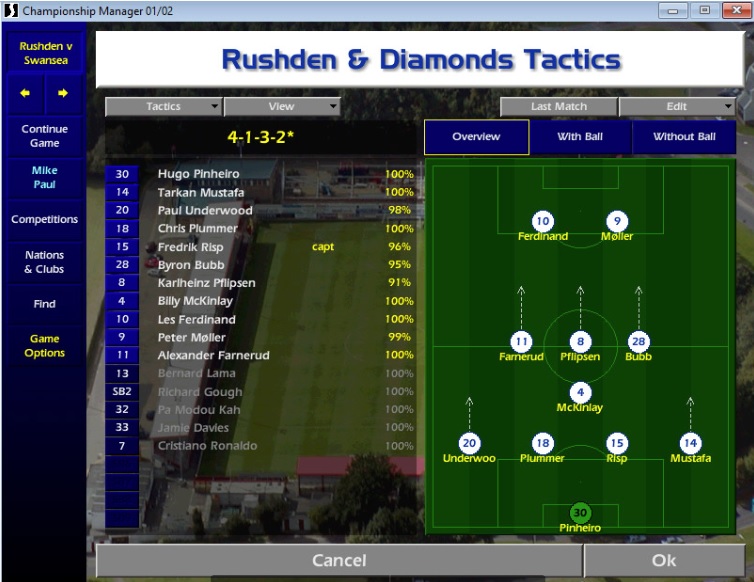Switch to the With Ball tab
Viewport: 754px width, 582px height.
pyautogui.click(x=580, y=137)
